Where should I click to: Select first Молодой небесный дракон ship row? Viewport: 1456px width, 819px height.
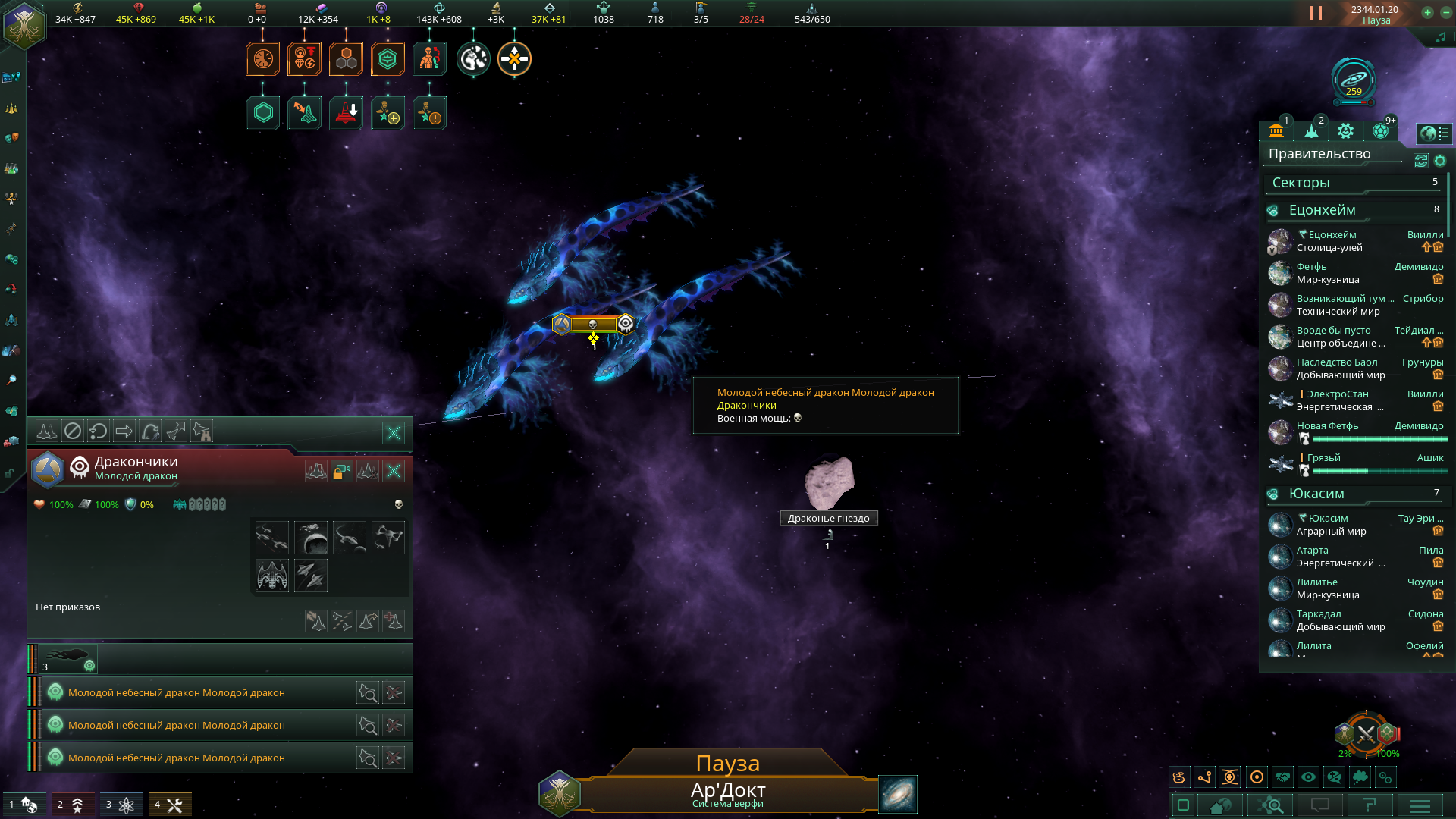[177, 692]
